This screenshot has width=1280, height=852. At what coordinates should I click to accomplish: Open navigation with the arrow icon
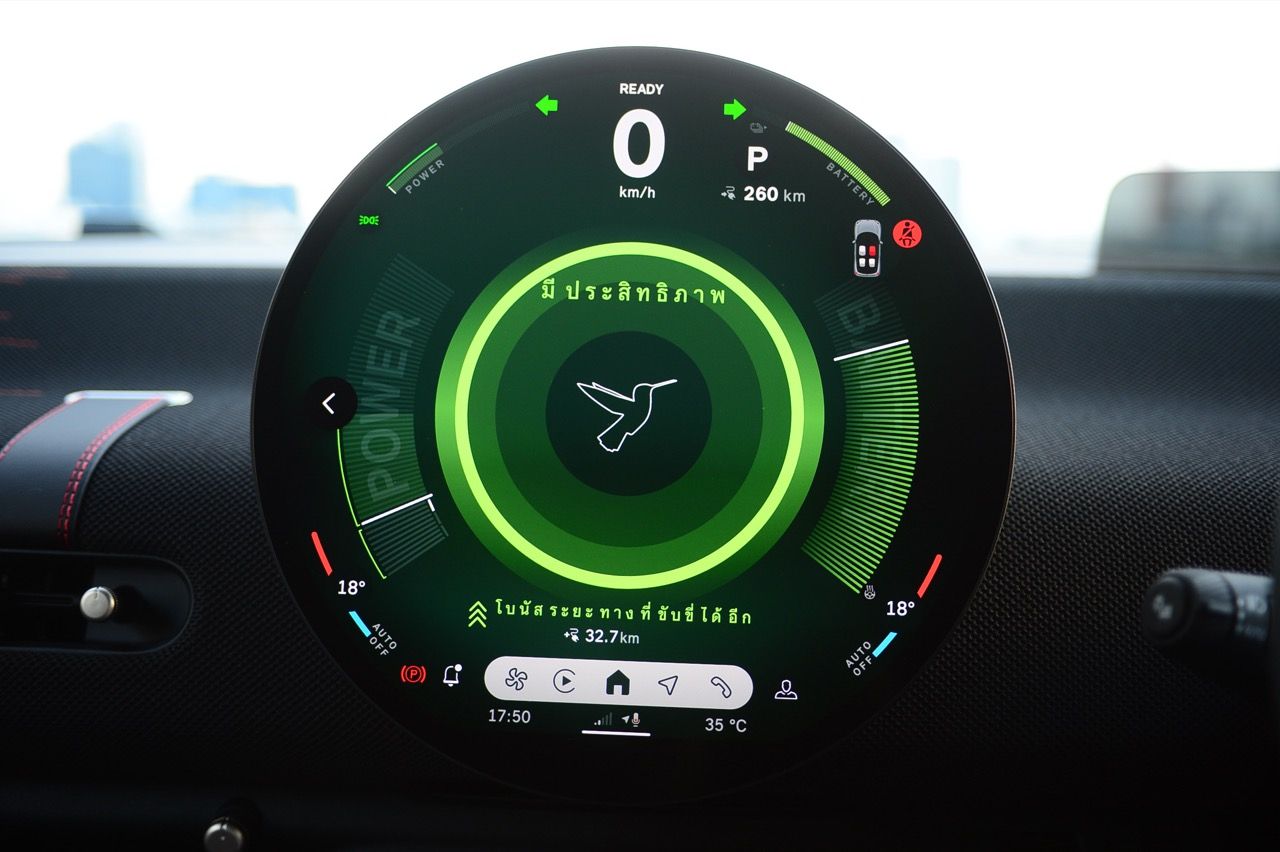pyautogui.click(x=668, y=683)
